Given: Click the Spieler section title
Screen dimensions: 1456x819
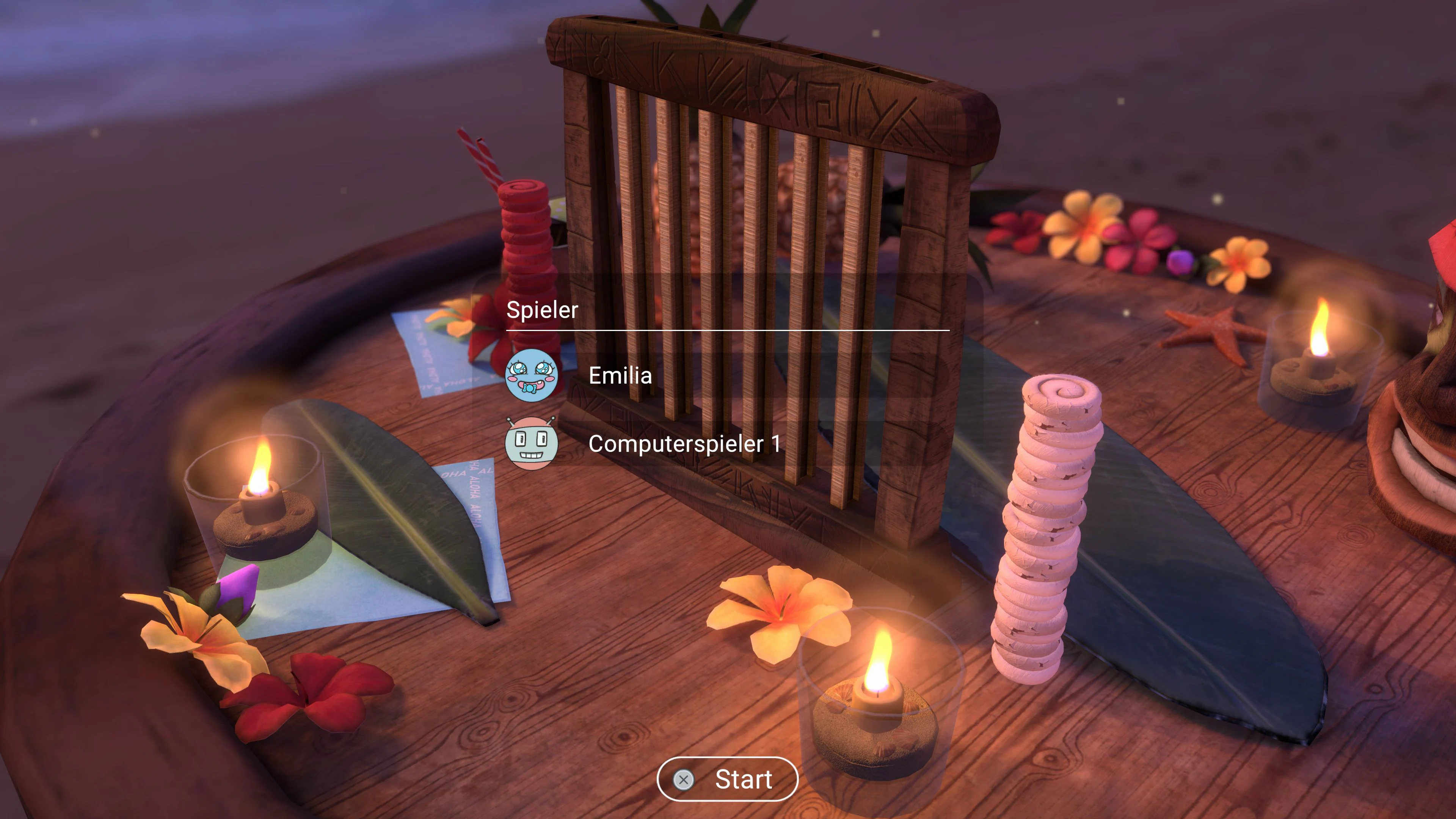Looking at the screenshot, I should coord(543,309).
